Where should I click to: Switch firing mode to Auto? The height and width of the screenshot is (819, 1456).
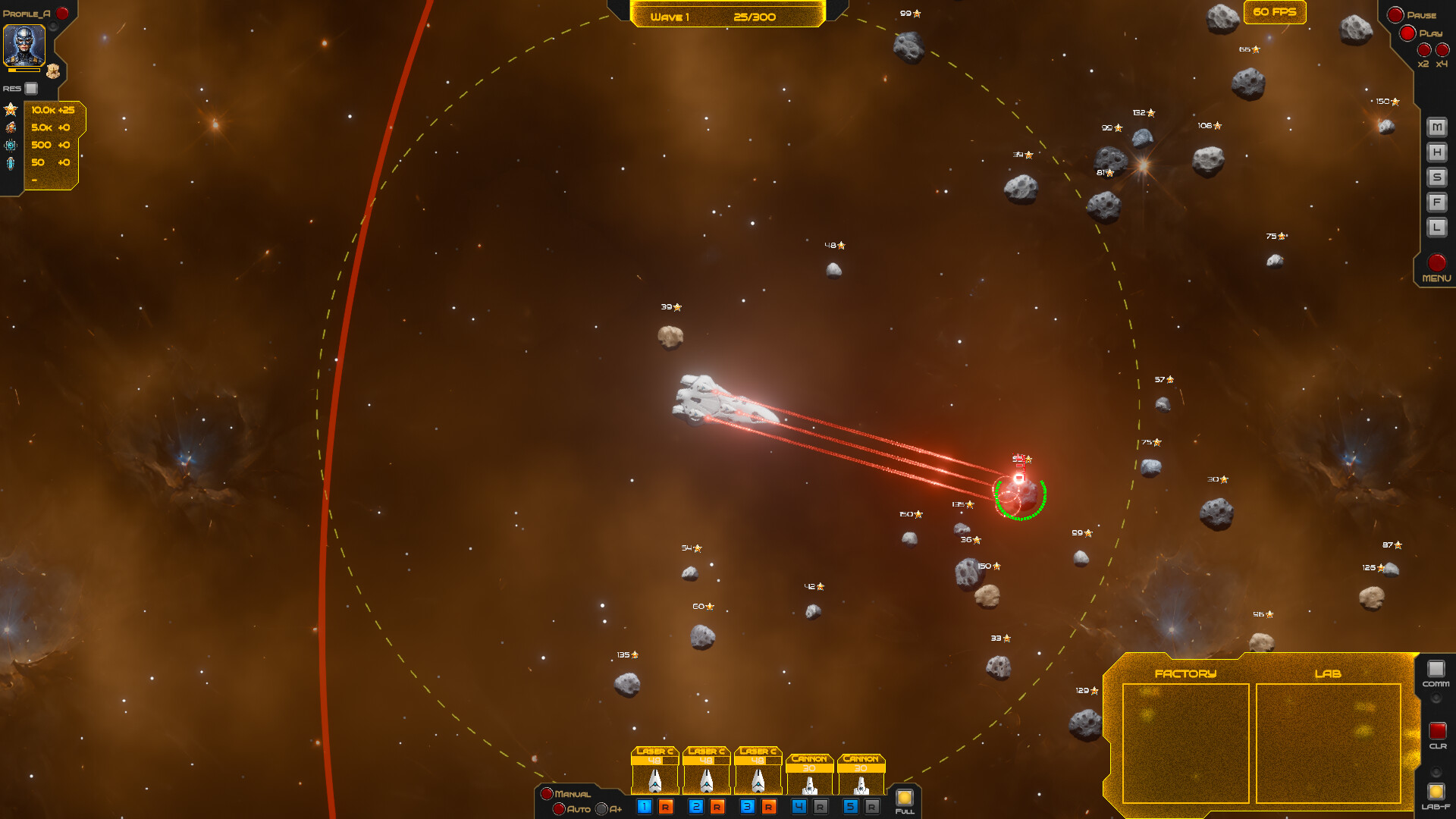[x=559, y=809]
